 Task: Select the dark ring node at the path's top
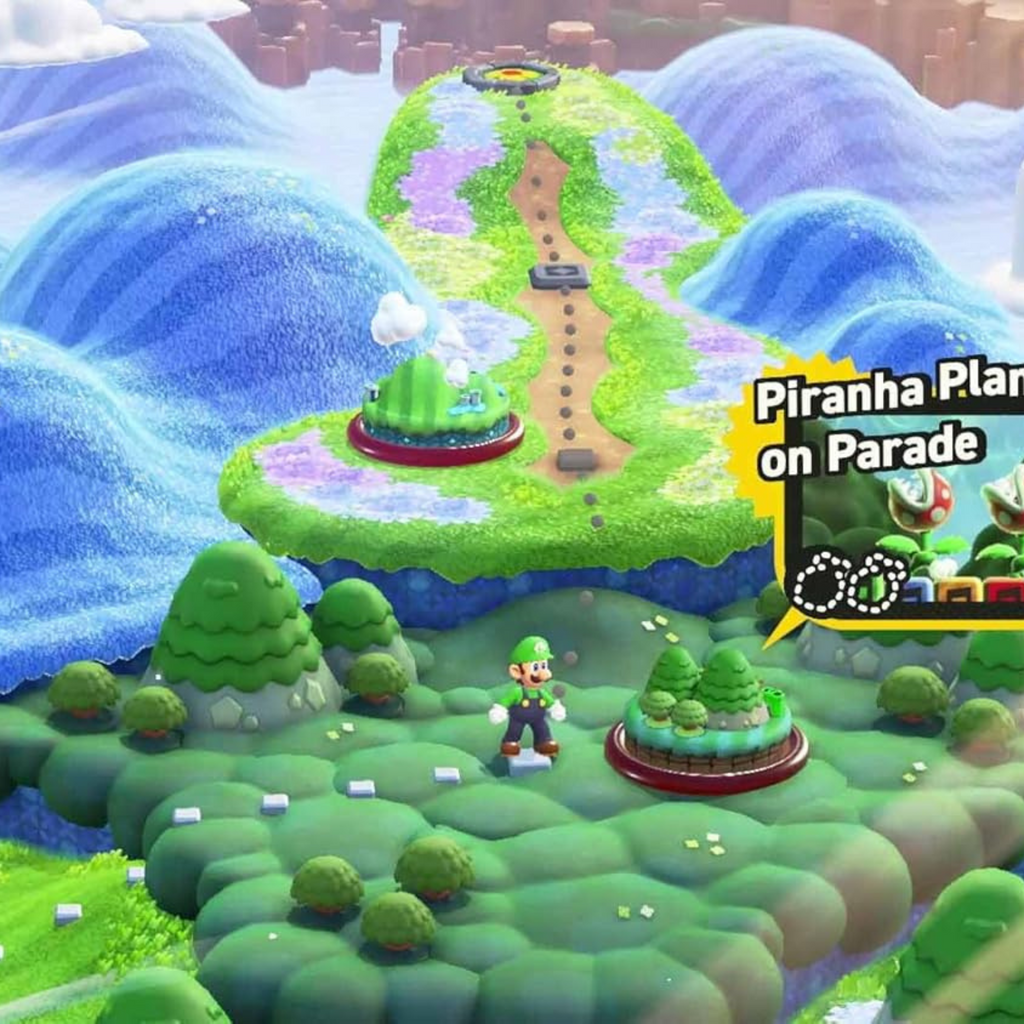(x=511, y=76)
